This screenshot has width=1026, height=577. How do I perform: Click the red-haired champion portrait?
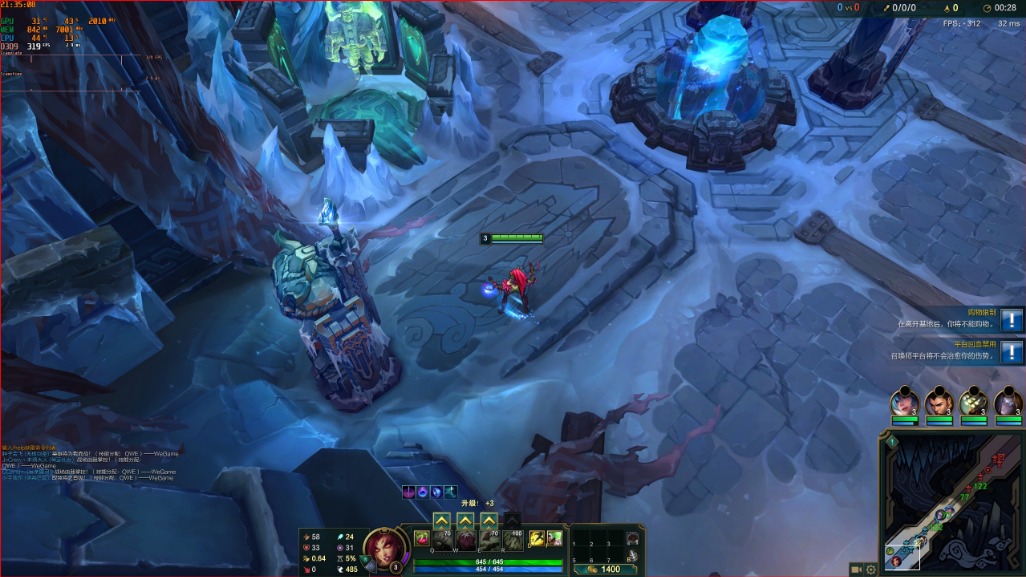pyautogui.click(x=382, y=549)
